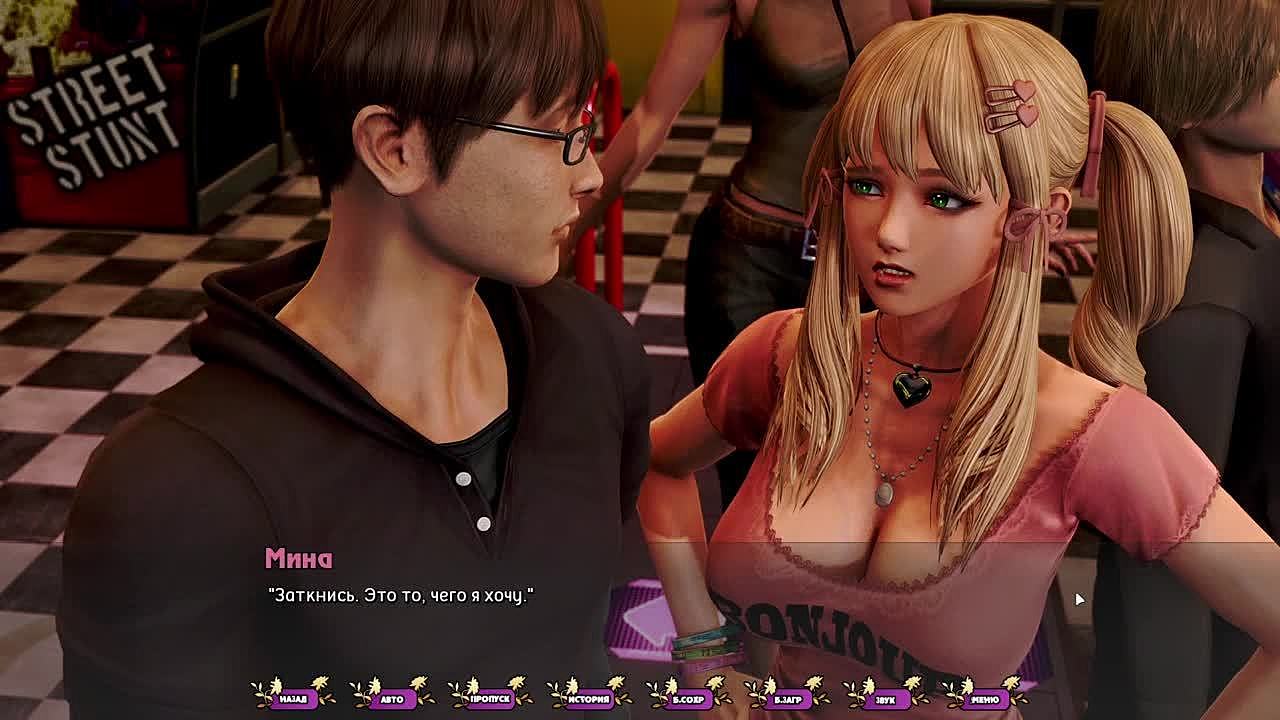Quick save with the Б.Сохр button

tap(688, 698)
